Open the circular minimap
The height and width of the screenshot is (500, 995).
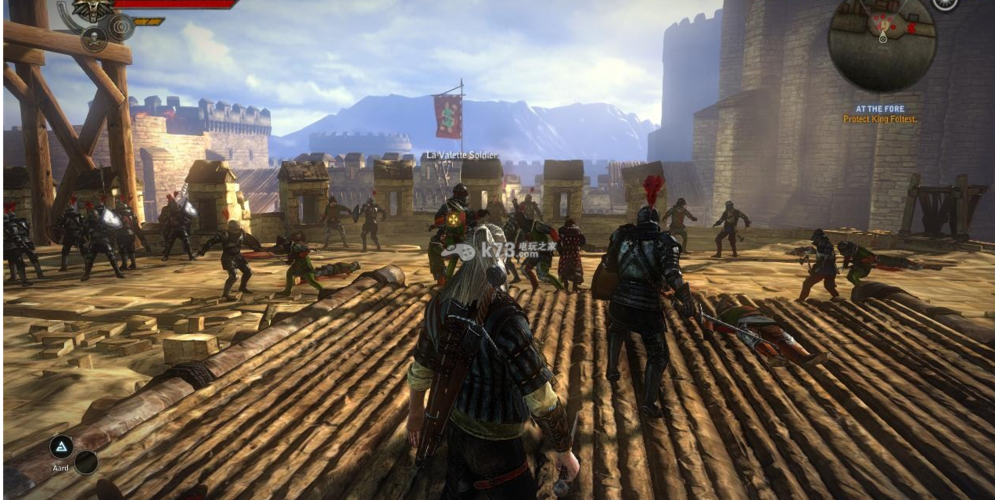882,44
